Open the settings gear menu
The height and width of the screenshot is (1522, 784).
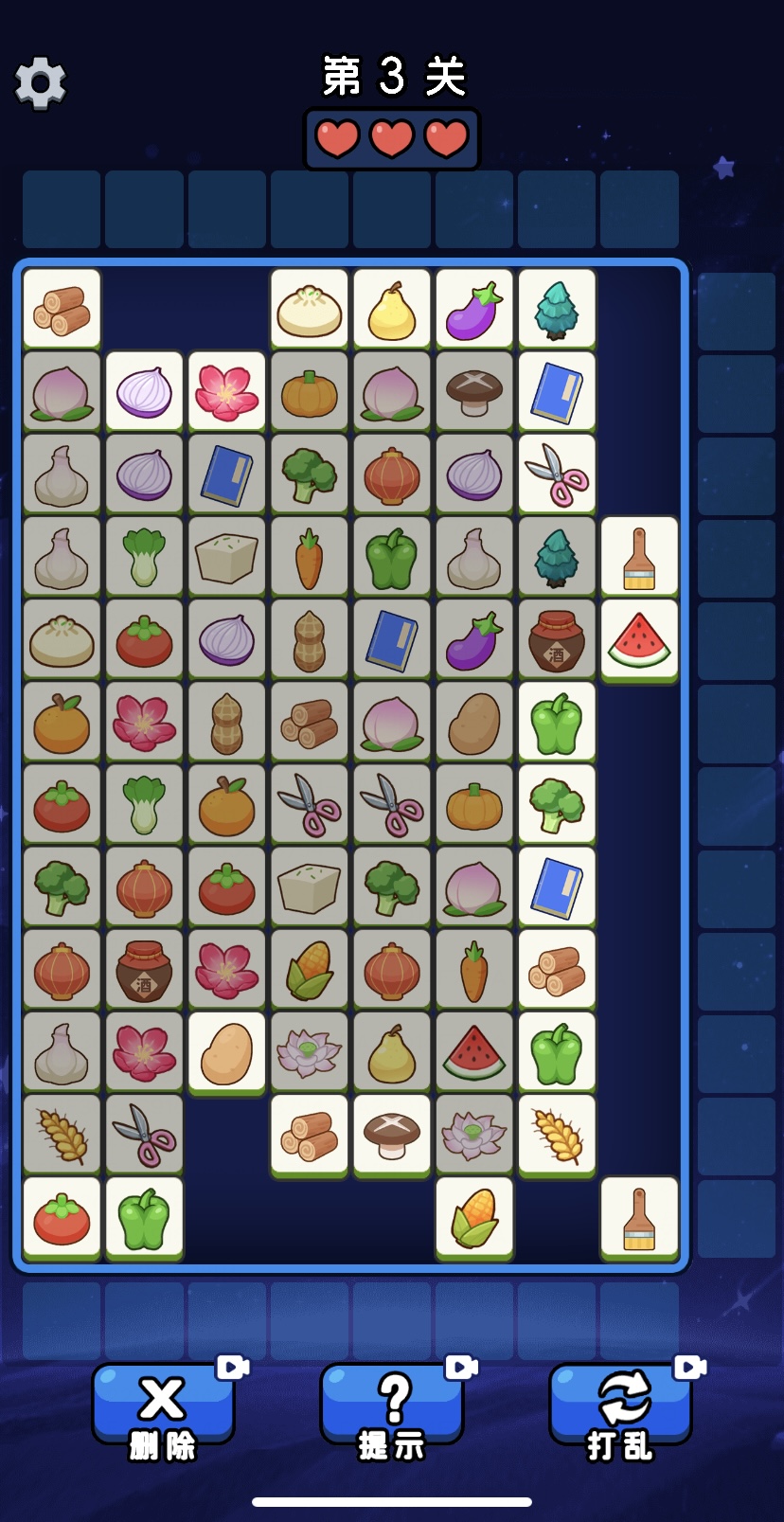point(41,82)
